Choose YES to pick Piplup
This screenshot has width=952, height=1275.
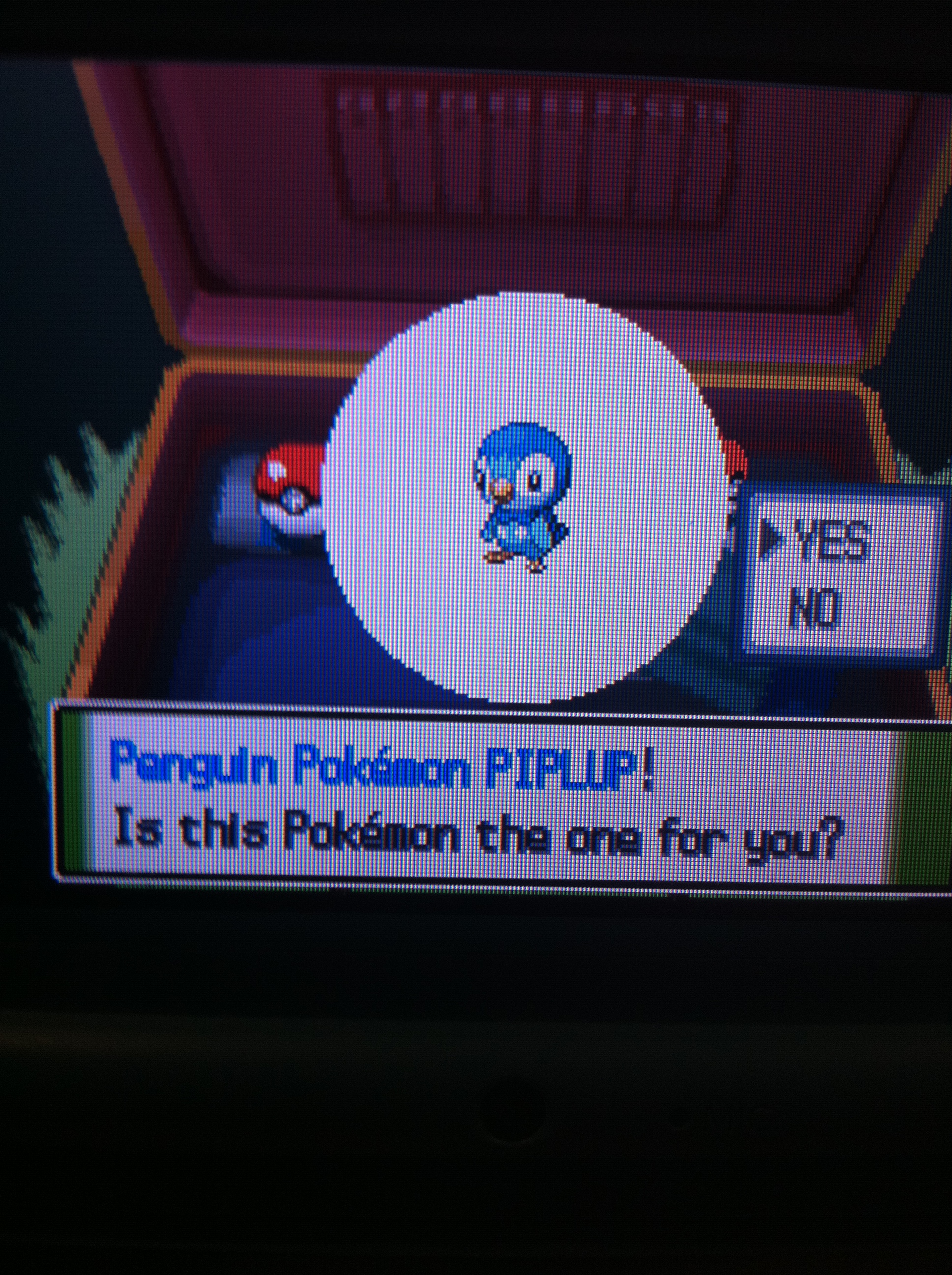click(831, 541)
